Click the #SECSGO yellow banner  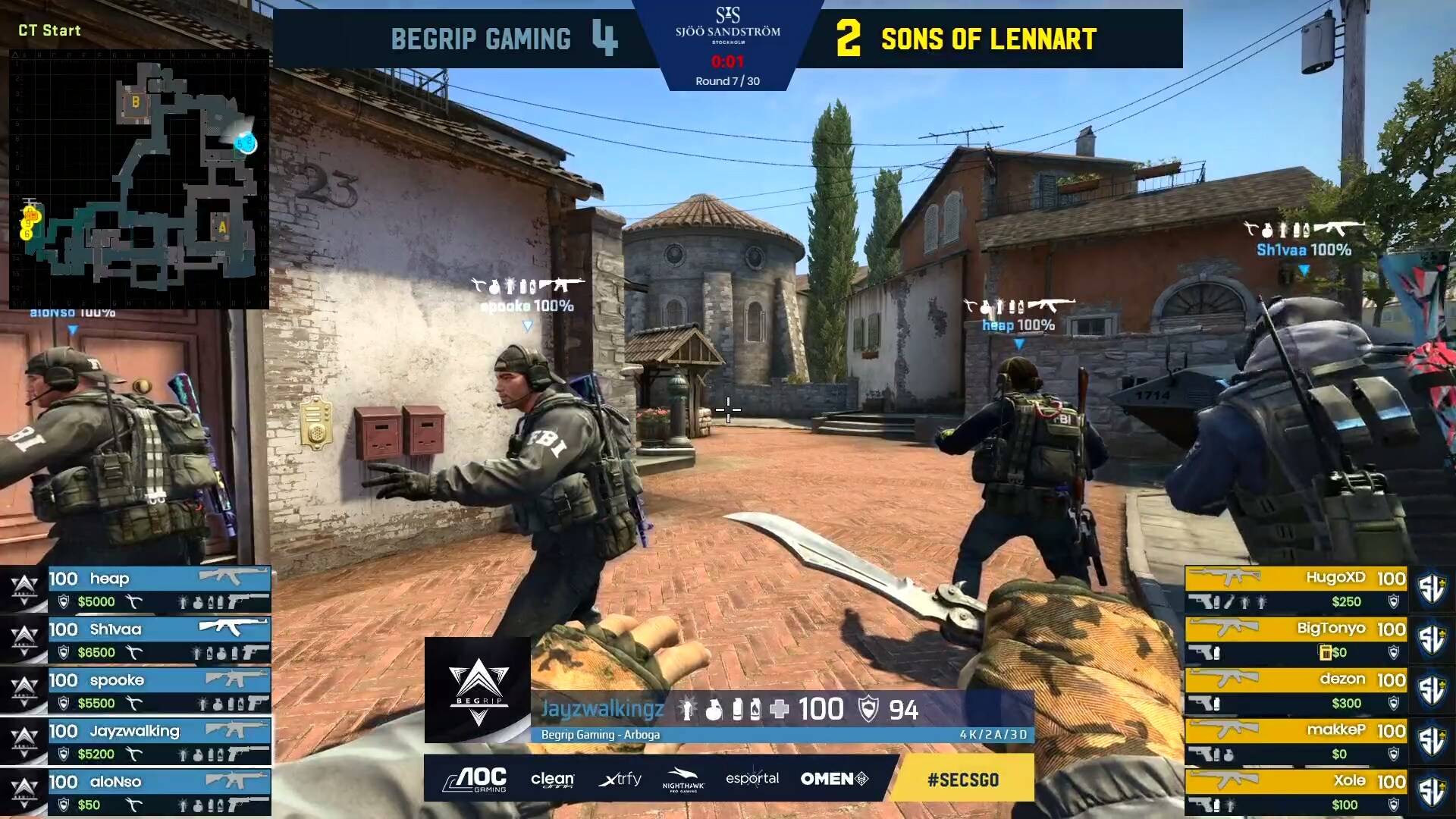962,779
